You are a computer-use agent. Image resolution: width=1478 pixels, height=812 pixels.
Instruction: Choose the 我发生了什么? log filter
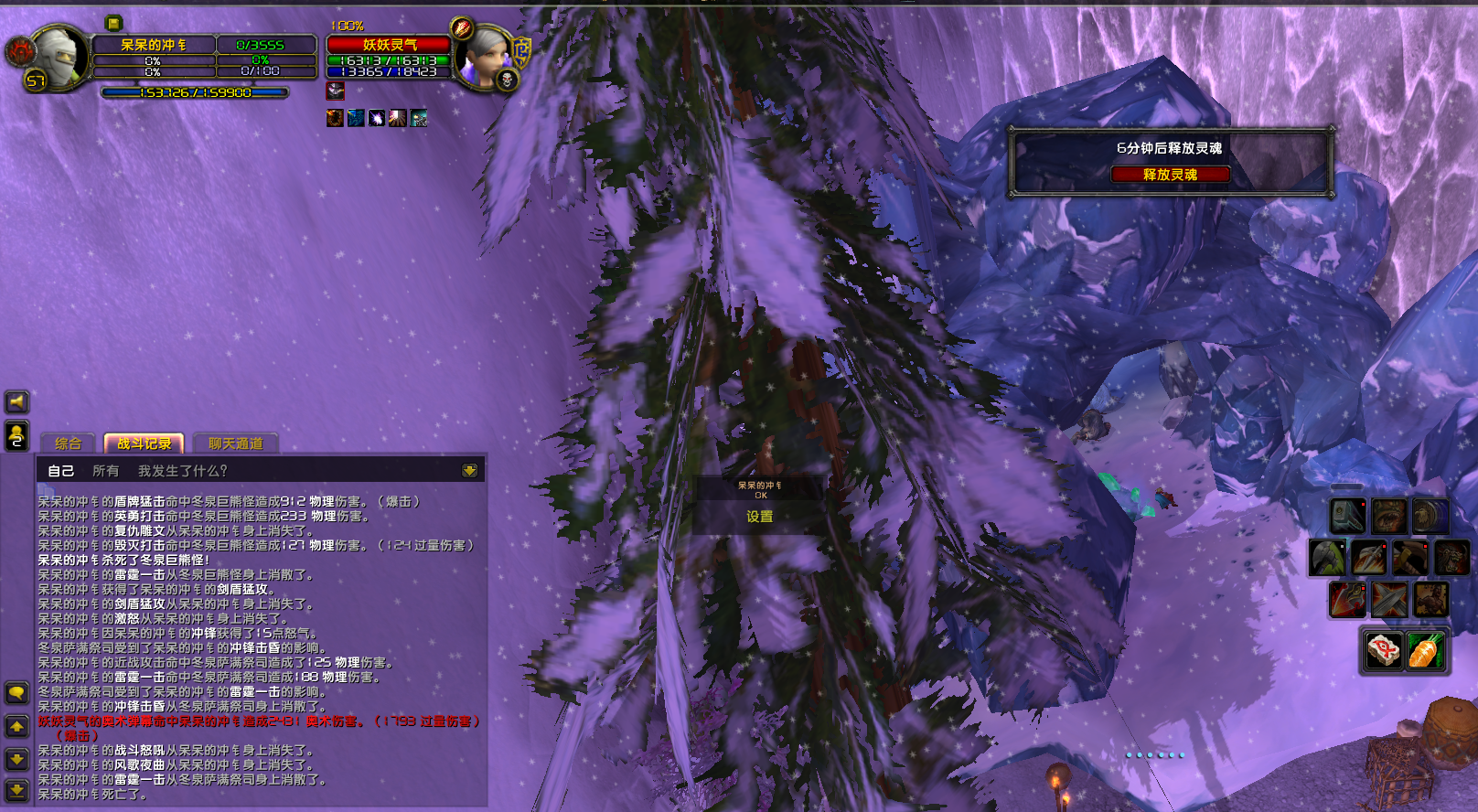[182, 471]
